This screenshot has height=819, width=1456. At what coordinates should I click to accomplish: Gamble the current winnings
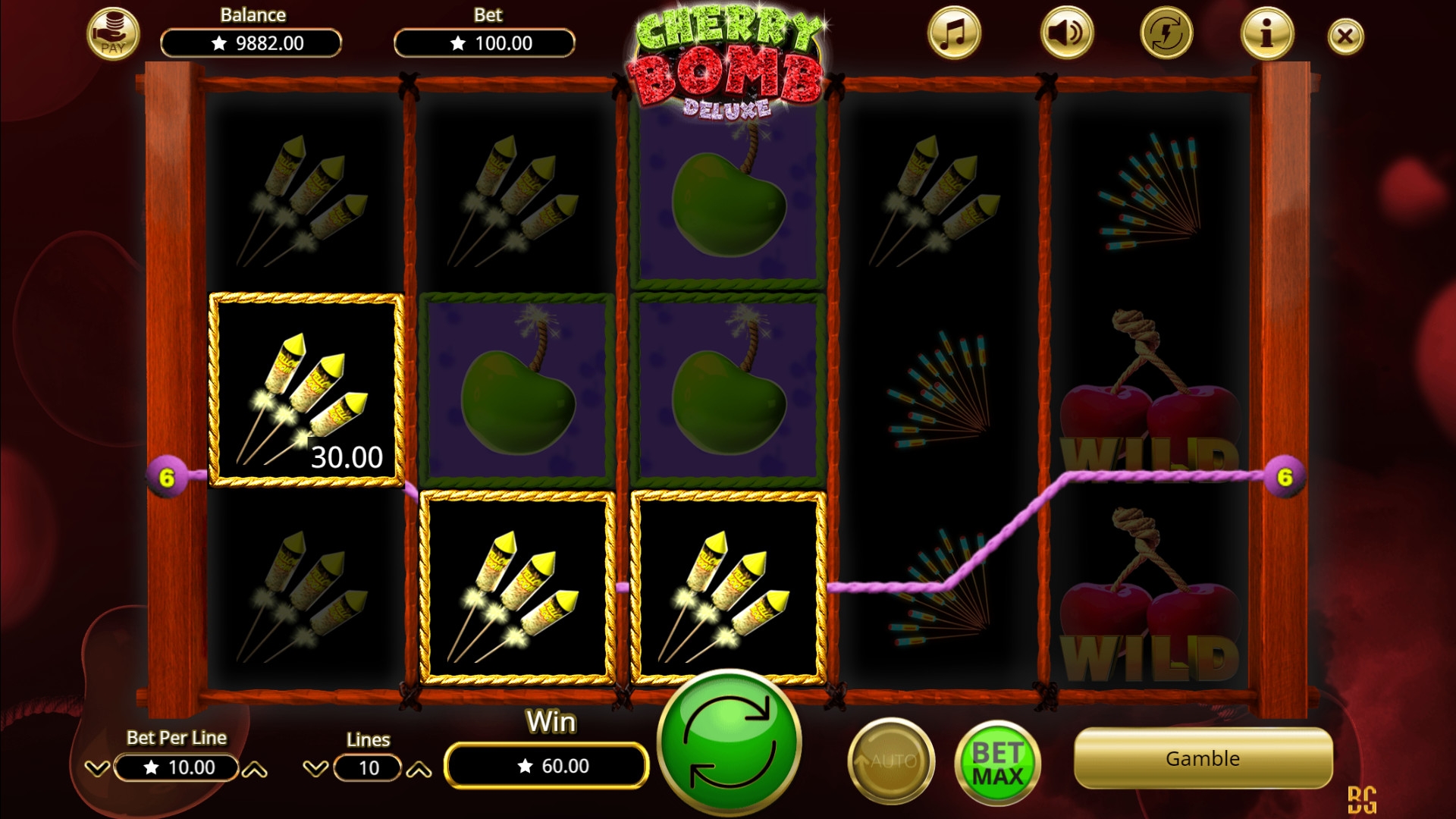pos(1203,758)
